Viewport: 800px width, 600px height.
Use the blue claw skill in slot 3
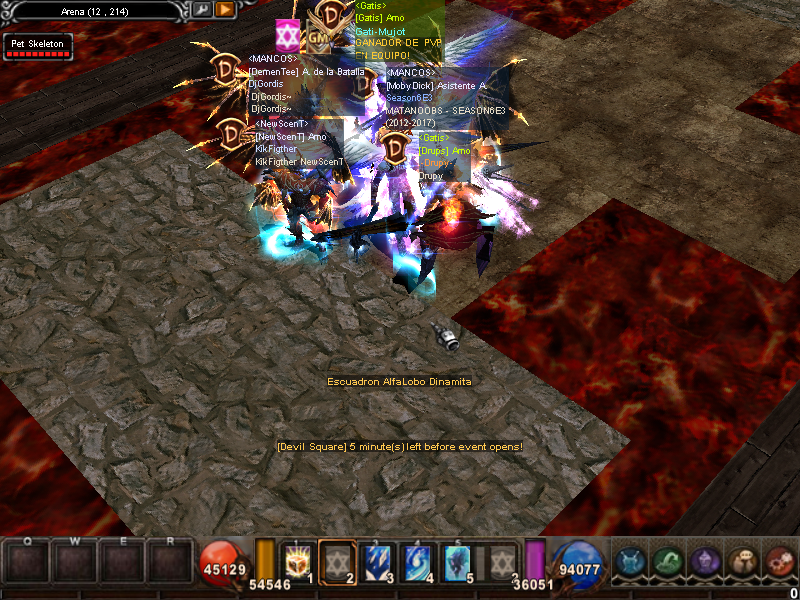tap(376, 561)
